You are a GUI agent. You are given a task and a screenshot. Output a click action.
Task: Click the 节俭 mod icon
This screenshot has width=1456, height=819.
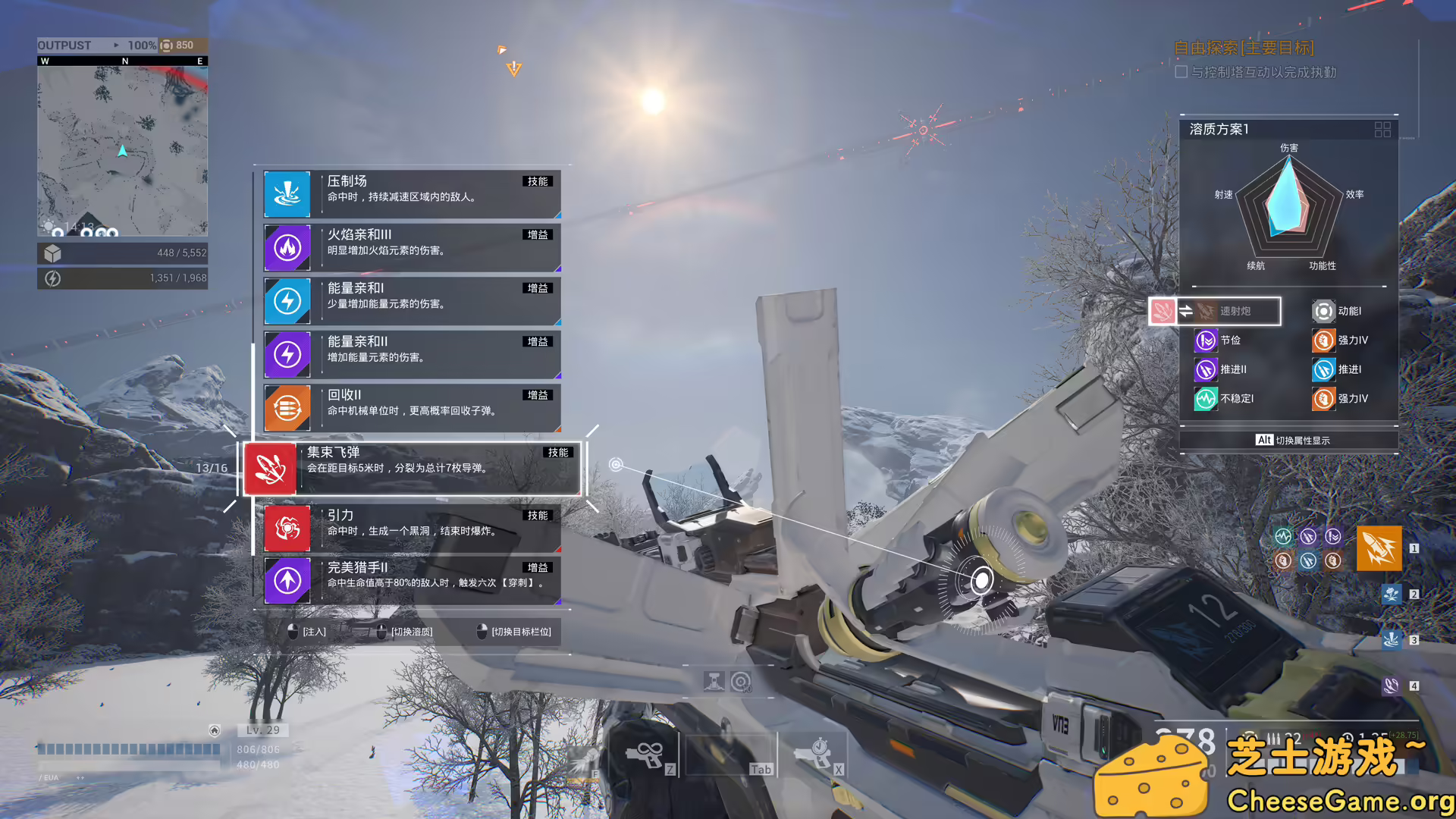[1205, 340]
